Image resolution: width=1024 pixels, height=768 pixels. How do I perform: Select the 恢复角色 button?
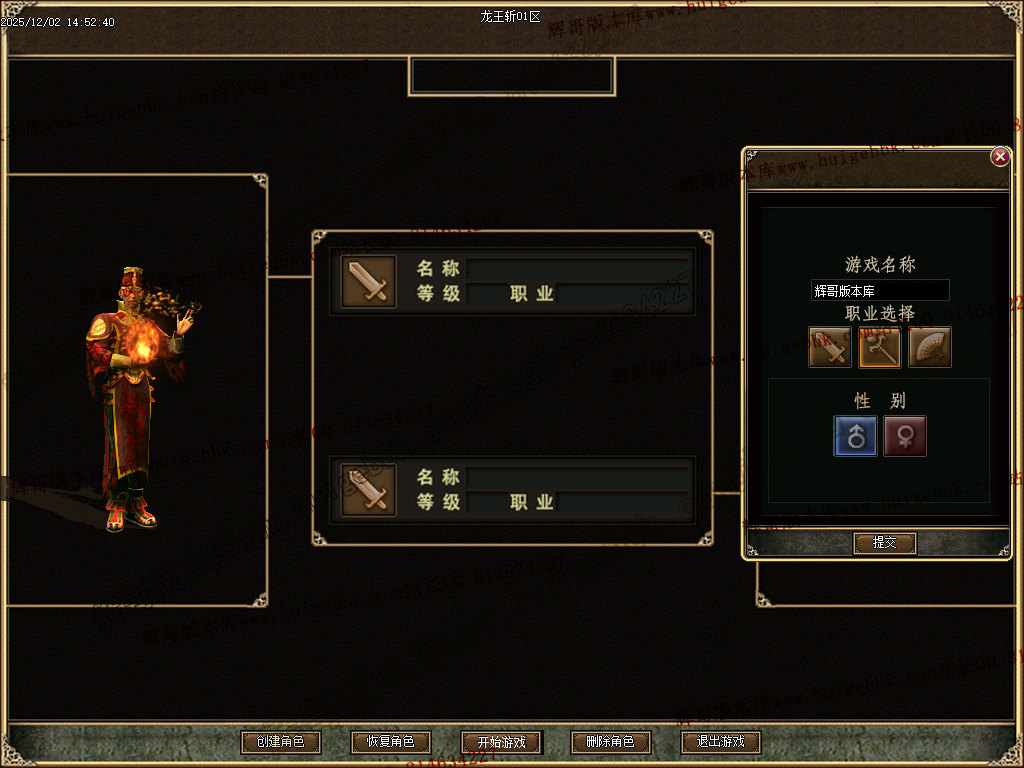[390, 742]
